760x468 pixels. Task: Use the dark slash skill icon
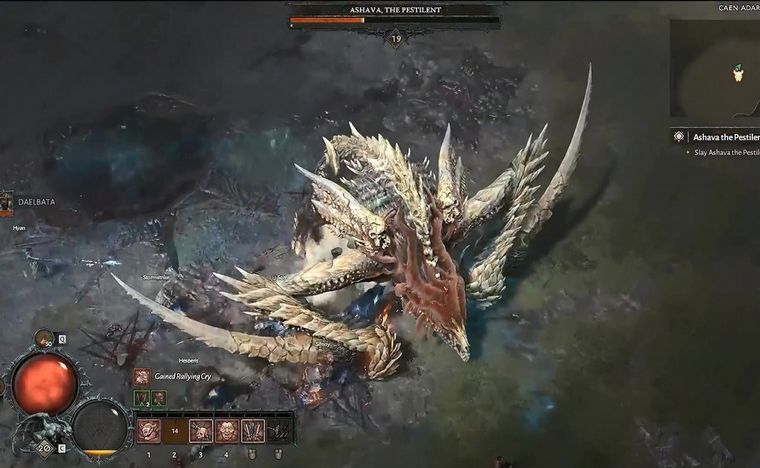279,430
